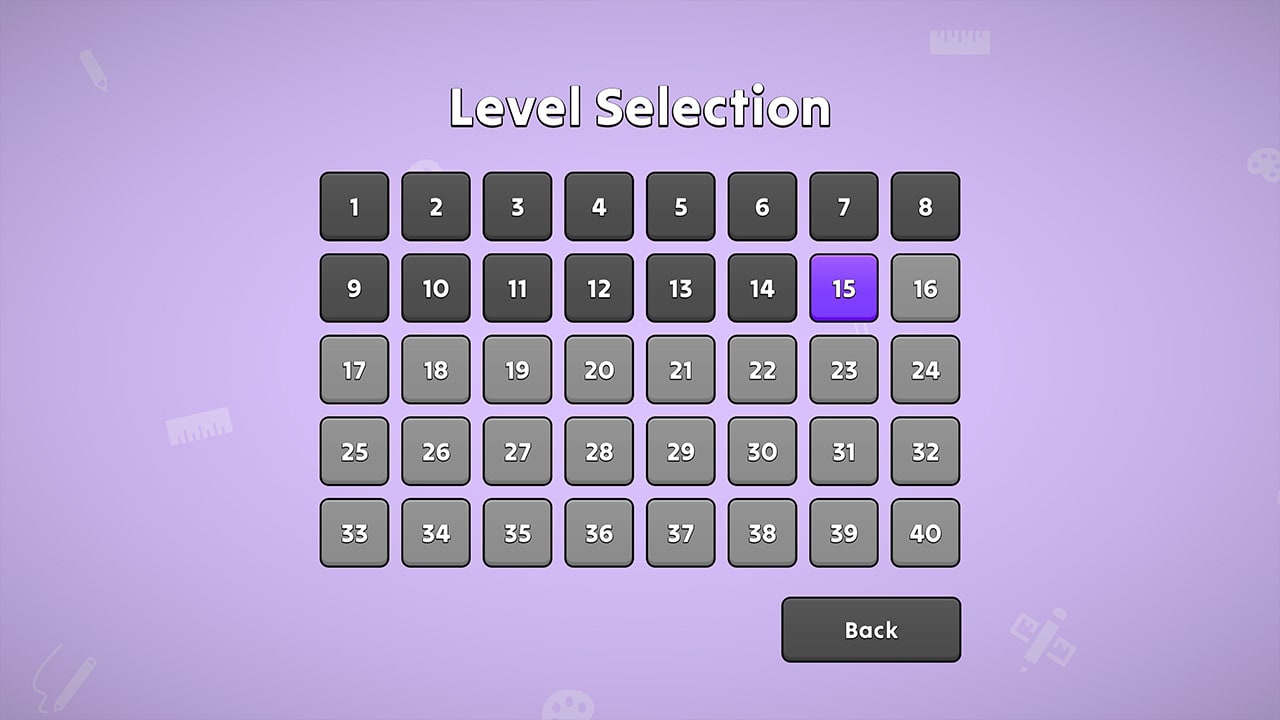Launch level 24
The image size is (1280, 720).
925,370
